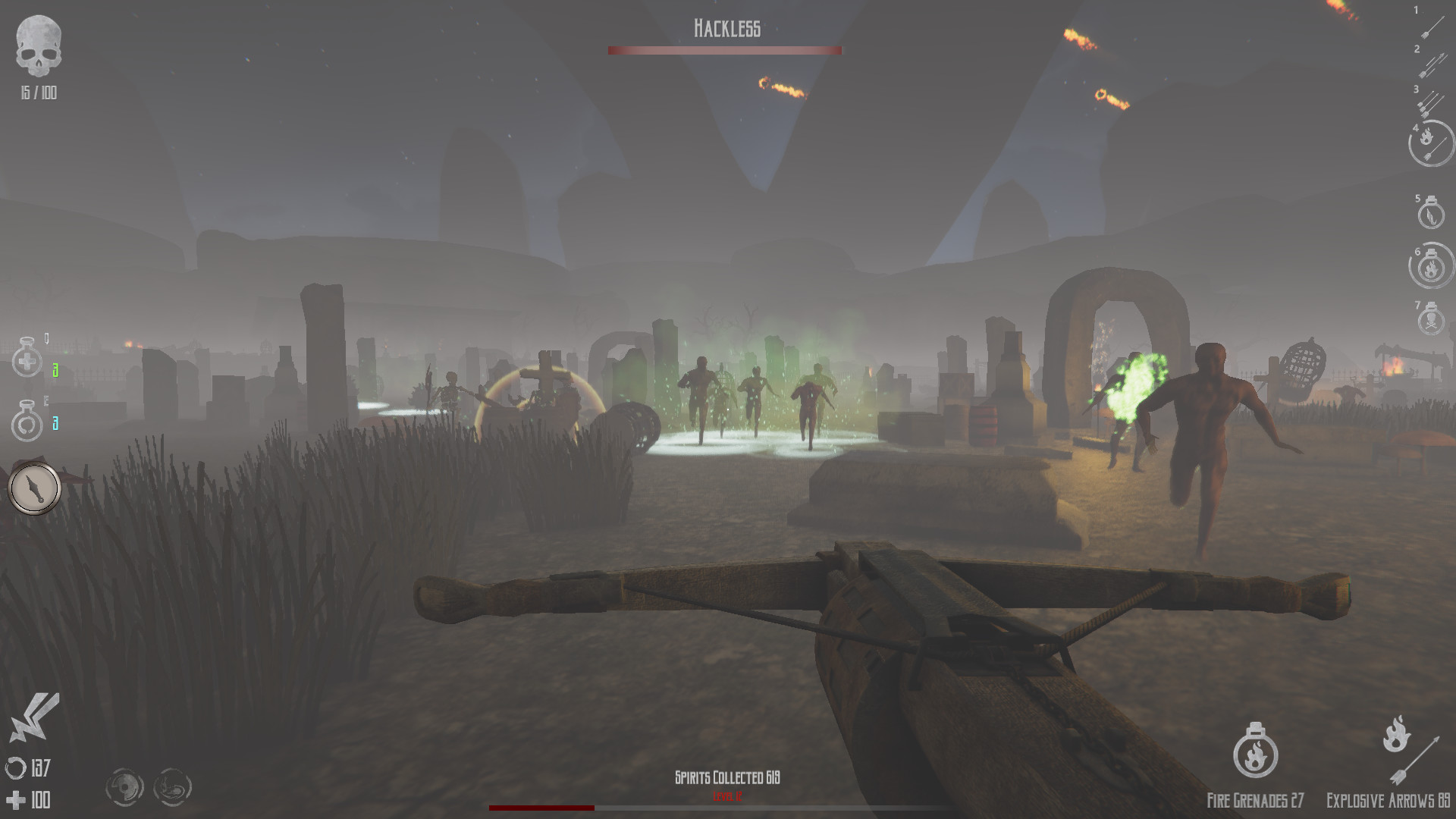
Task: Click the crossbow ammo icon beside 137
Action: pyautogui.click(x=17, y=767)
